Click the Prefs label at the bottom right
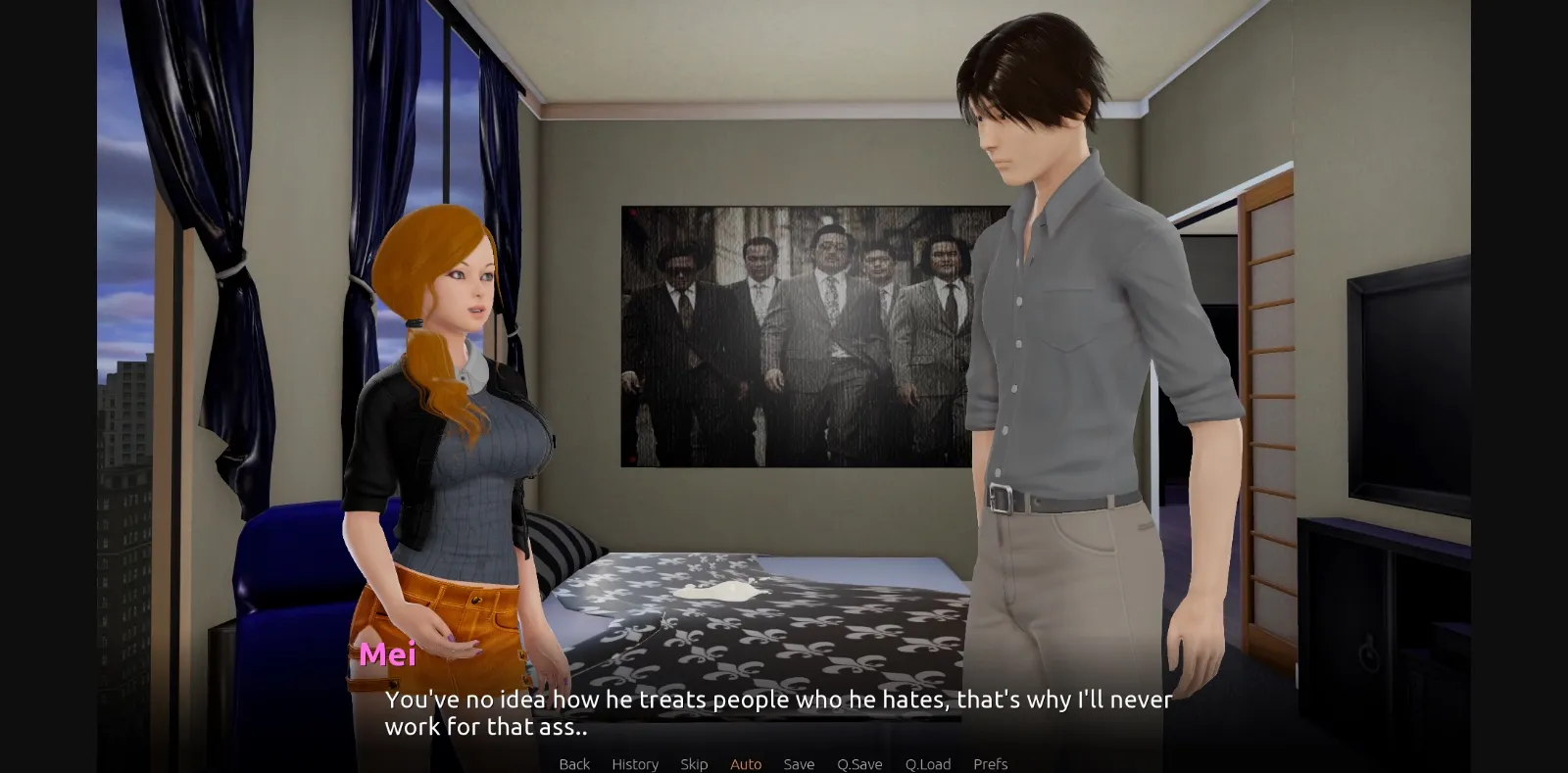 pyautogui.click(x=990, y=764)
